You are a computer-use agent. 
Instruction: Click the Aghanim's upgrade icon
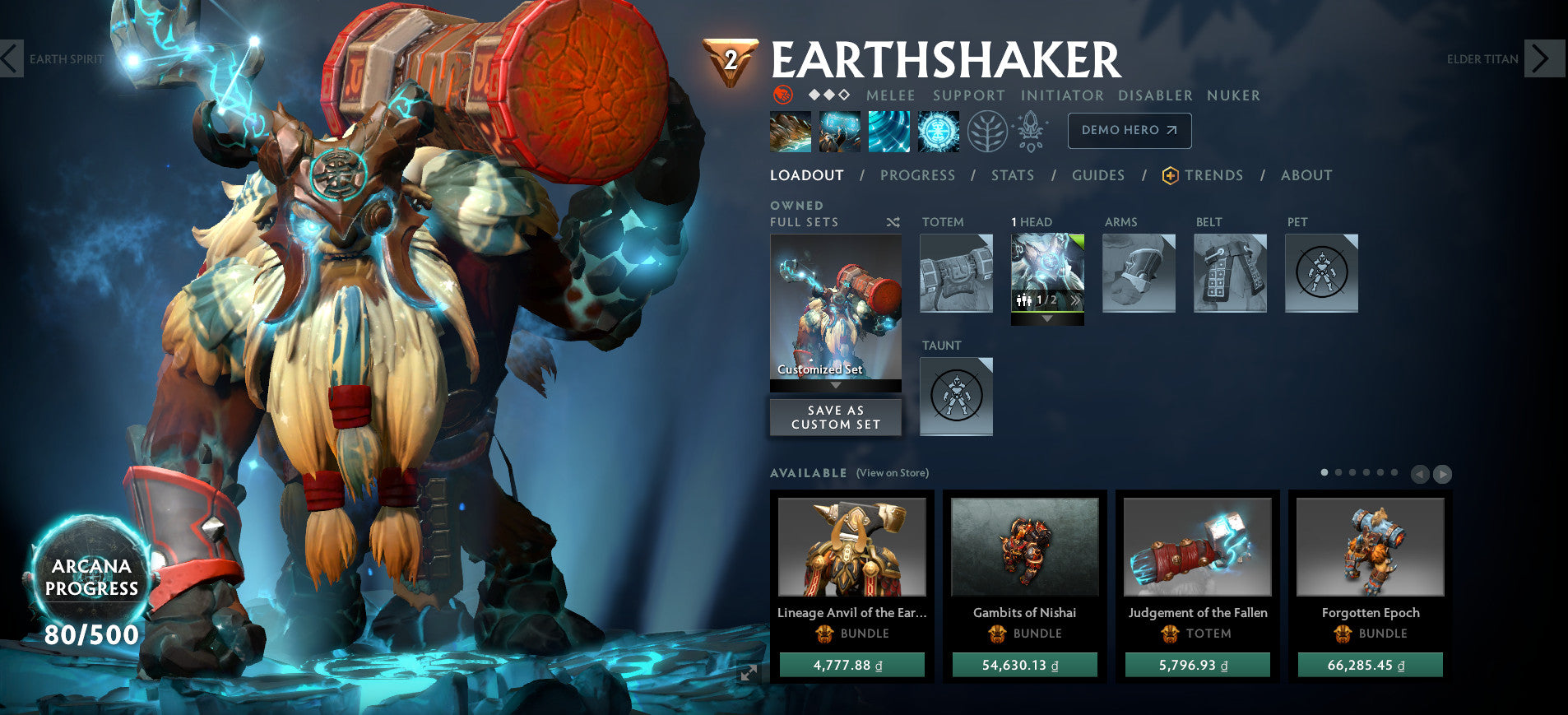pos(1031,130)
